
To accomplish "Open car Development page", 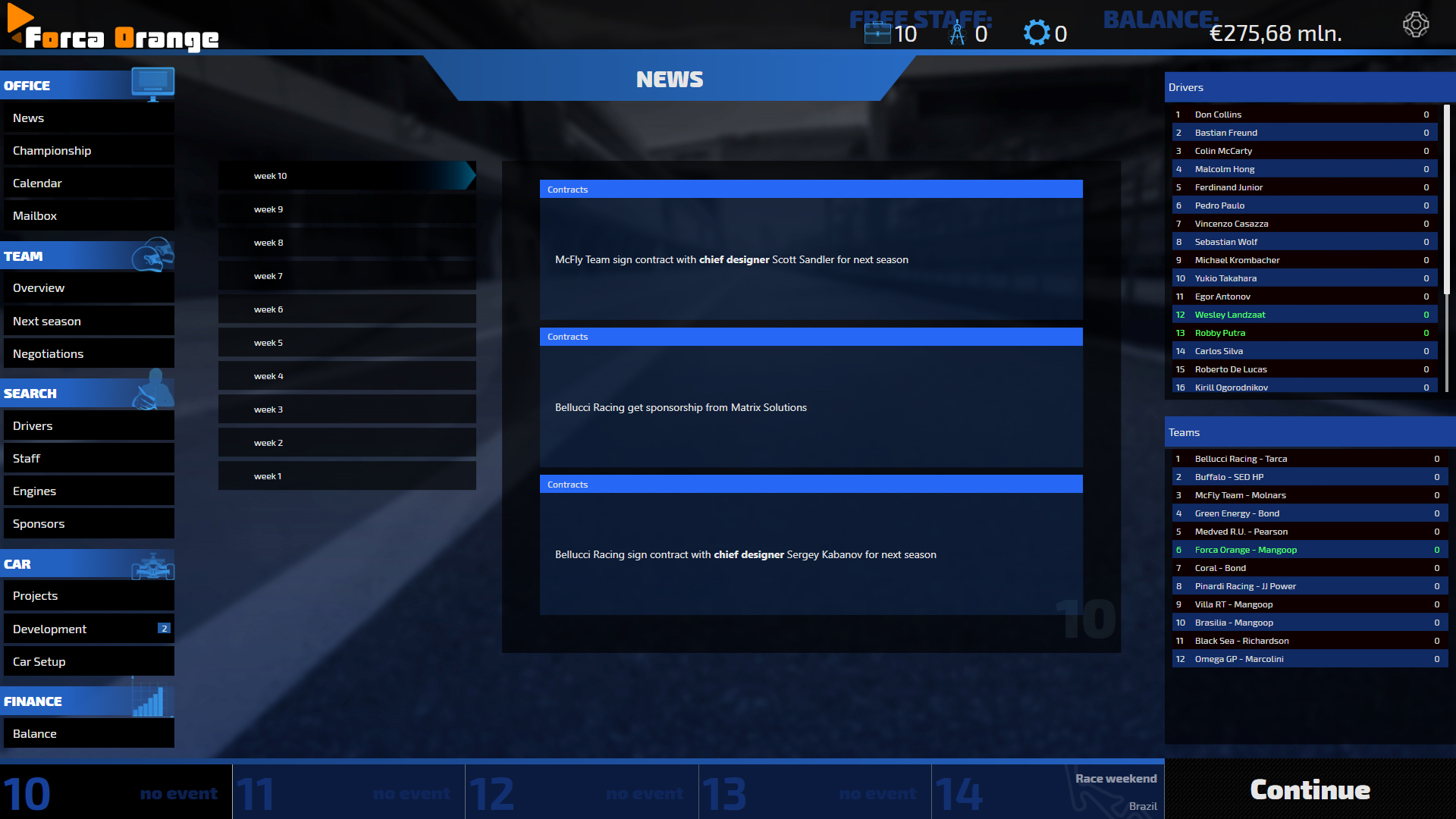I will coord(88,629).
